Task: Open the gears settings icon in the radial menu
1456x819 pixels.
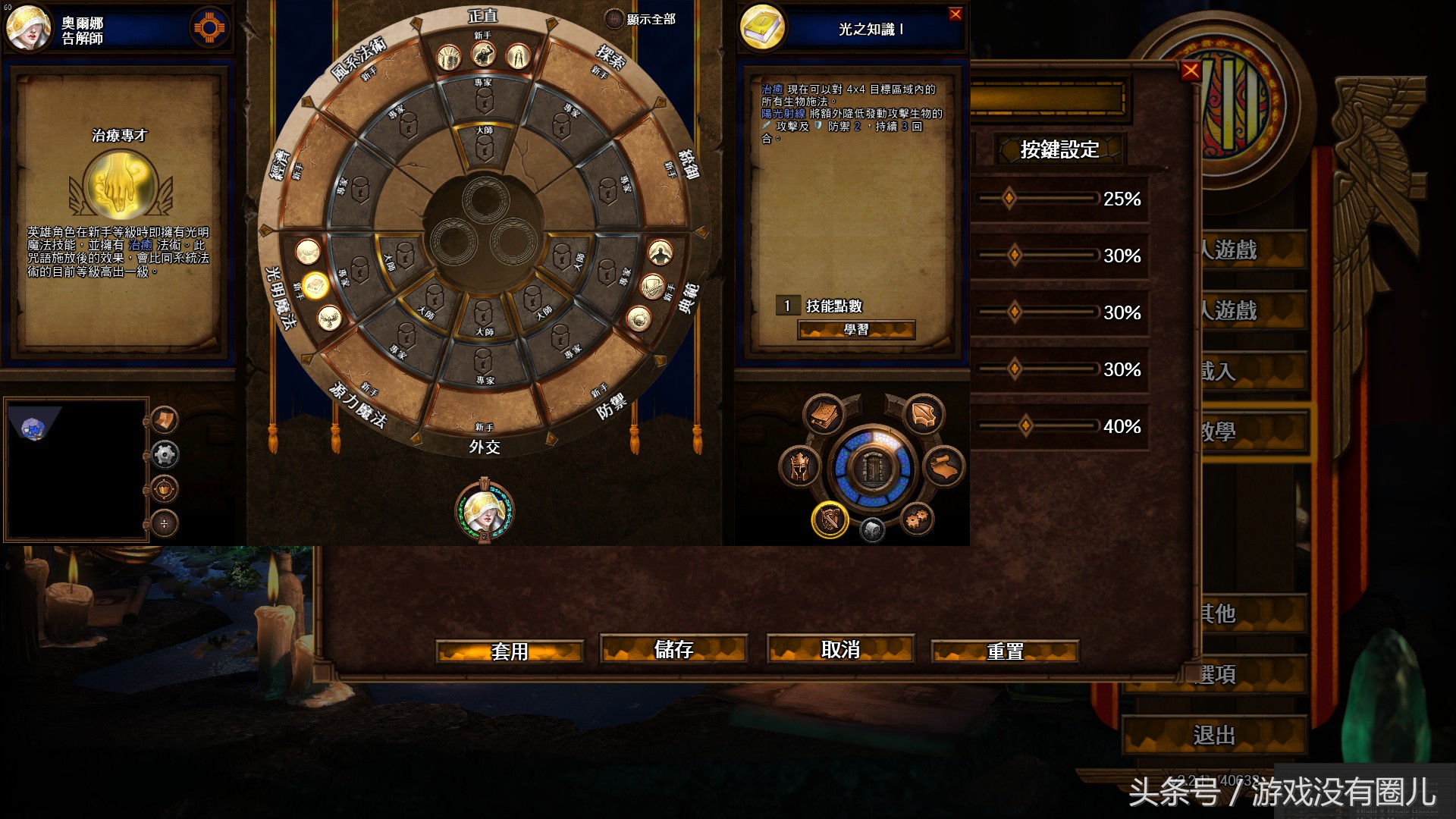Action: pos(915,518)
